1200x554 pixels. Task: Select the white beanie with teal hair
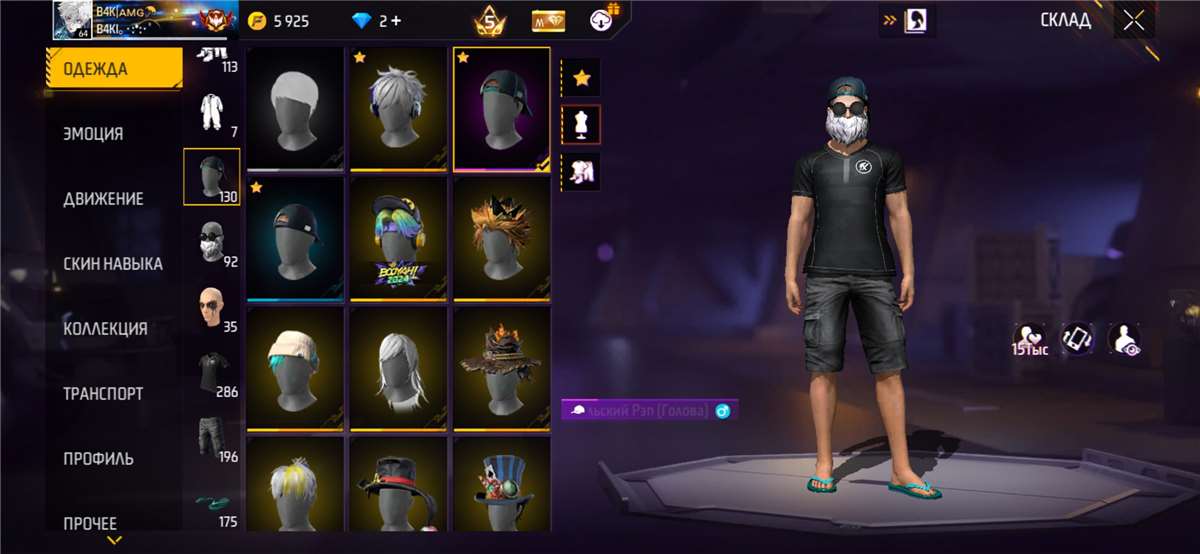point(294,368)
